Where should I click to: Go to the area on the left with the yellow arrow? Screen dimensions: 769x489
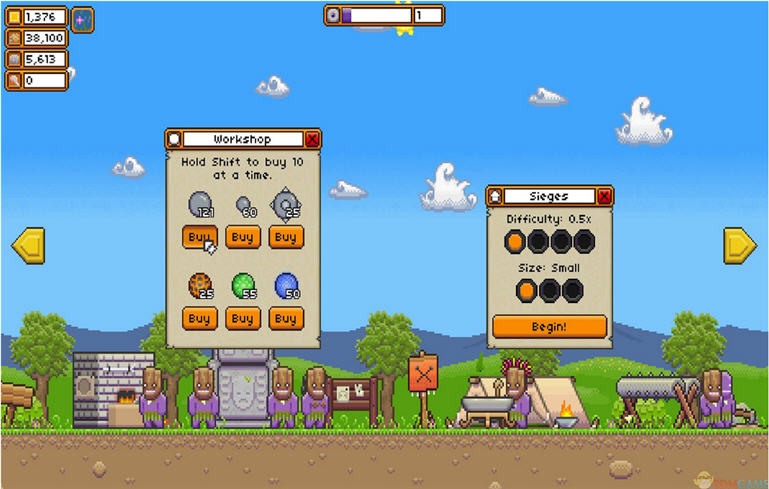click(27, 245)
